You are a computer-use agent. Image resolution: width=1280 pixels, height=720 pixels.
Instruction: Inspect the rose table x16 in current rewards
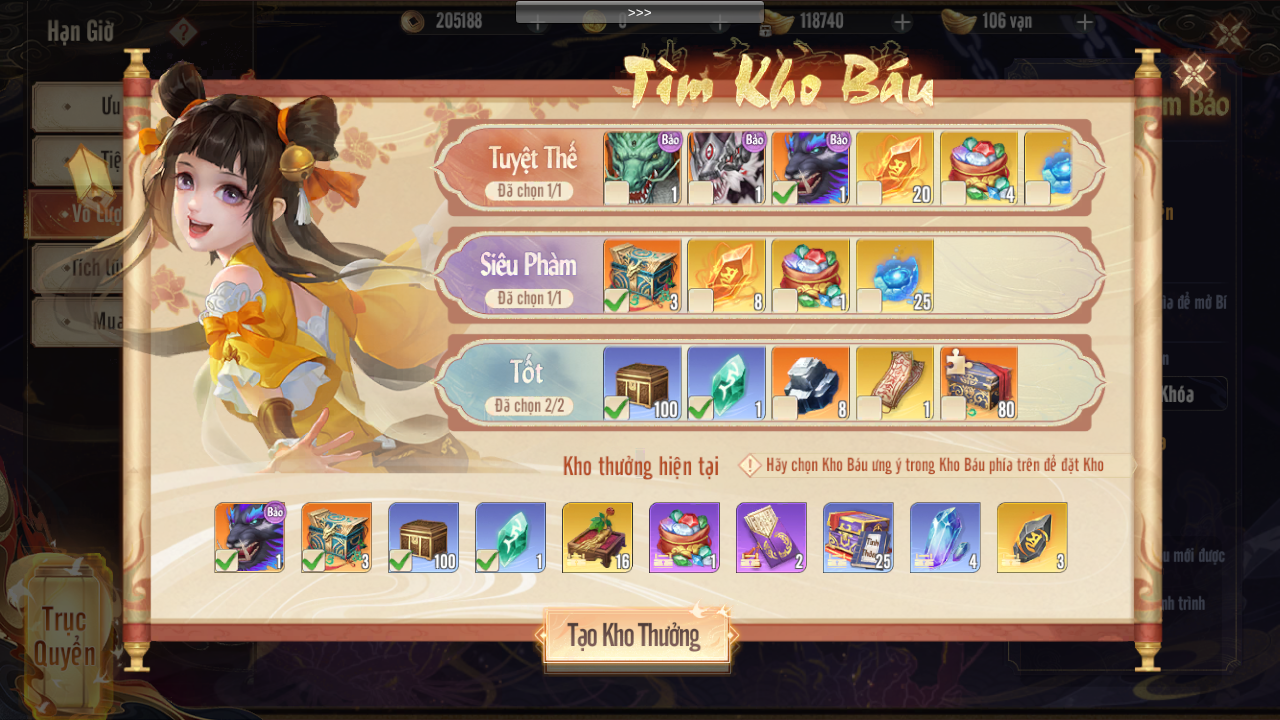[597, 537]
